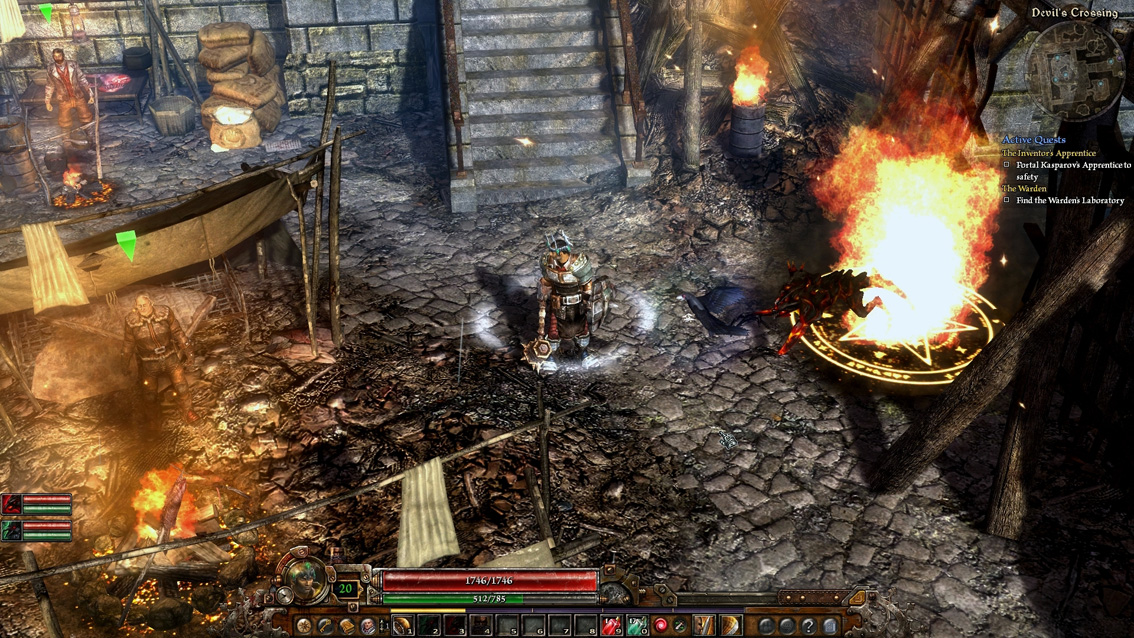Screen dimensions: 1134x638
Task: Activate the skill in hotbar slot 1
Action: point(402,626)
